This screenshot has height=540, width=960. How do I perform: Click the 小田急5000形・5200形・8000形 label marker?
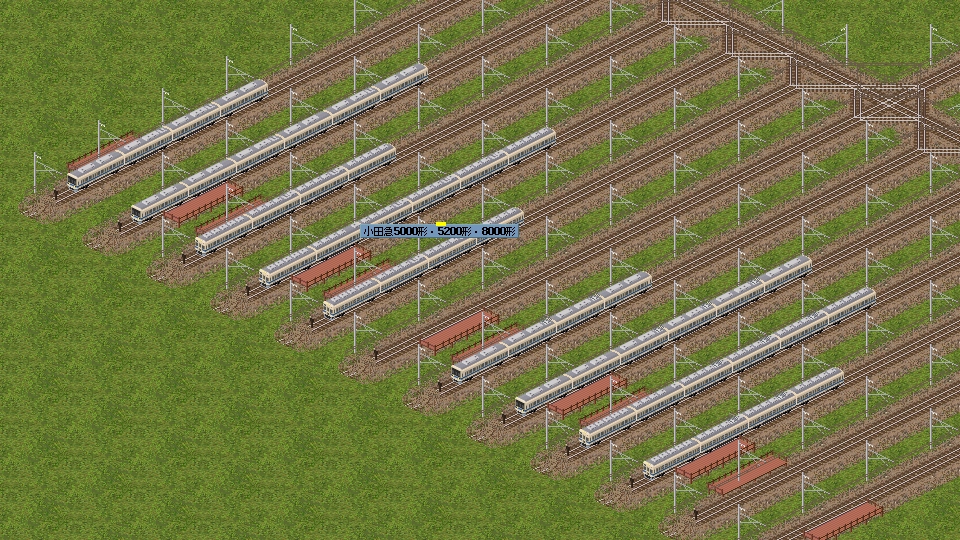439,231
